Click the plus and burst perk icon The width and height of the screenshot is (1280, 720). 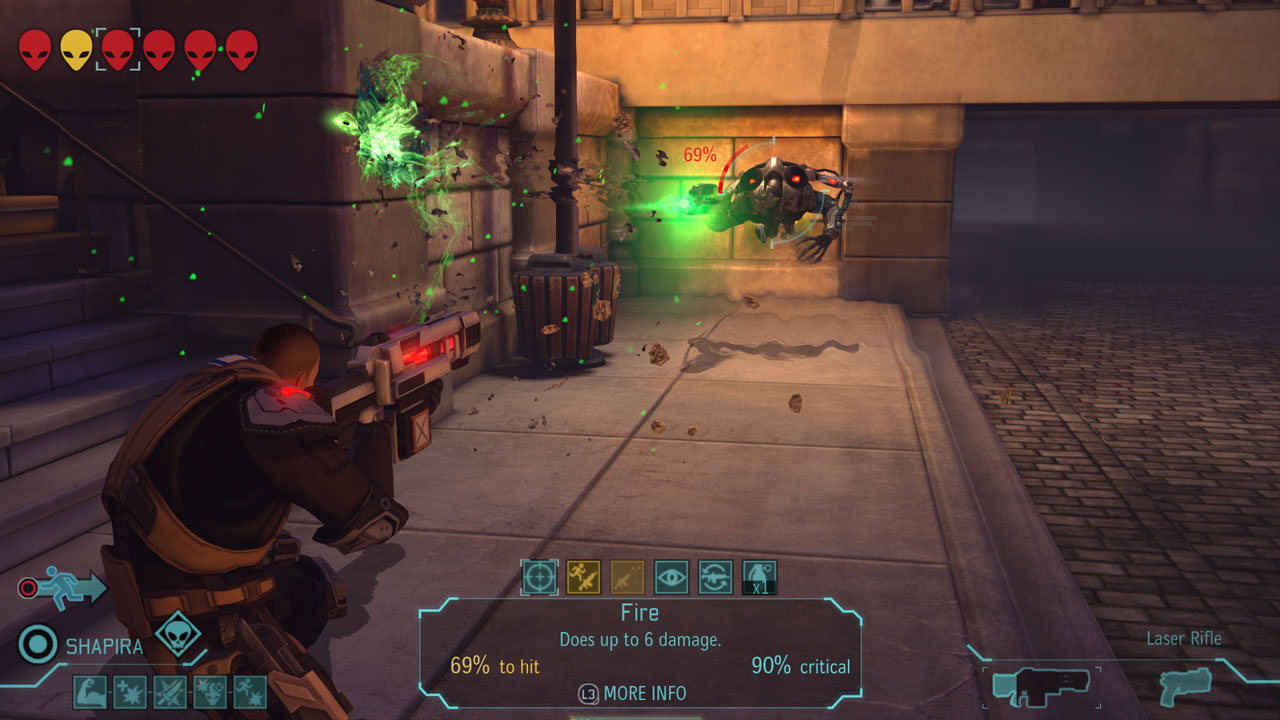tap(130, 692)
